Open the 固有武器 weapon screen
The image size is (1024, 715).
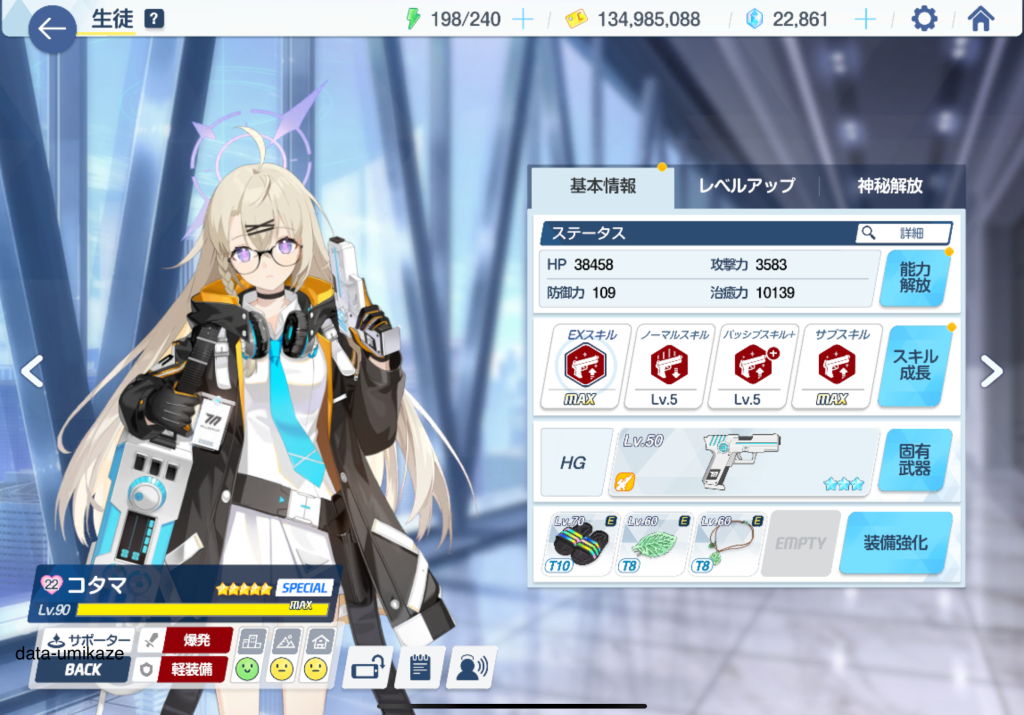click(x=914, y=460)
